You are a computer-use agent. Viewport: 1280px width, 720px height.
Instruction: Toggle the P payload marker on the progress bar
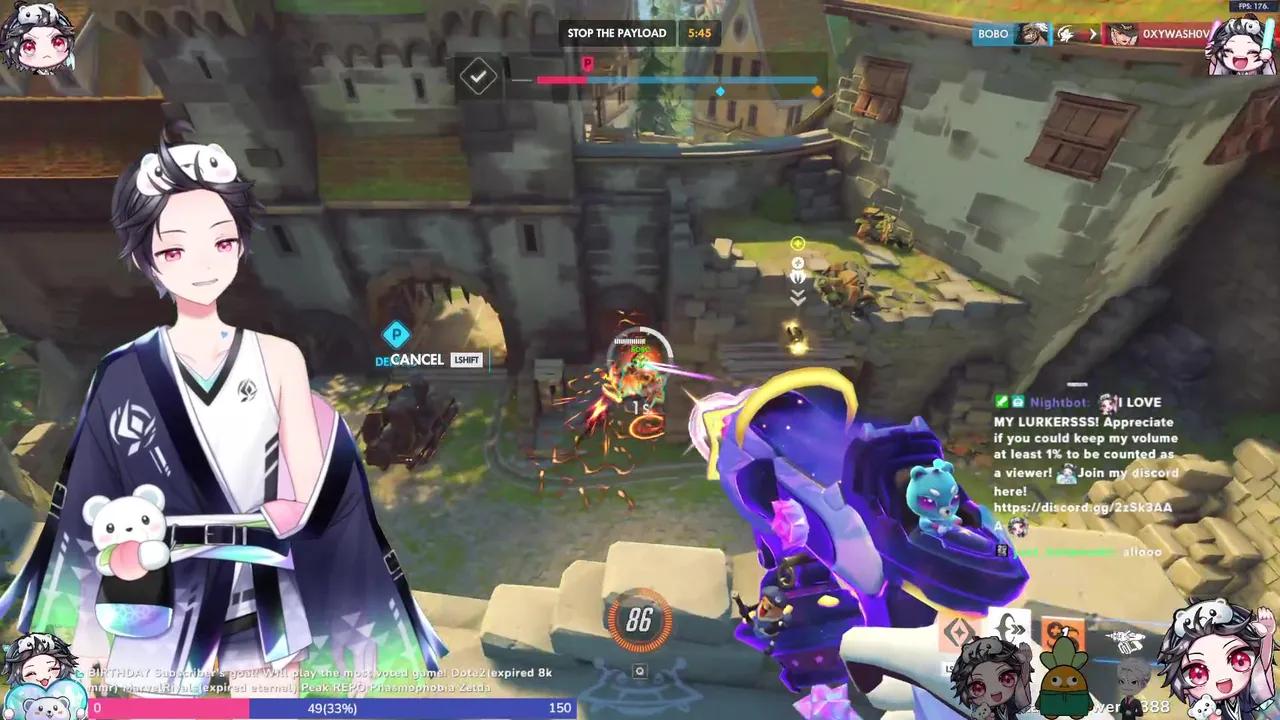[587, 63]
